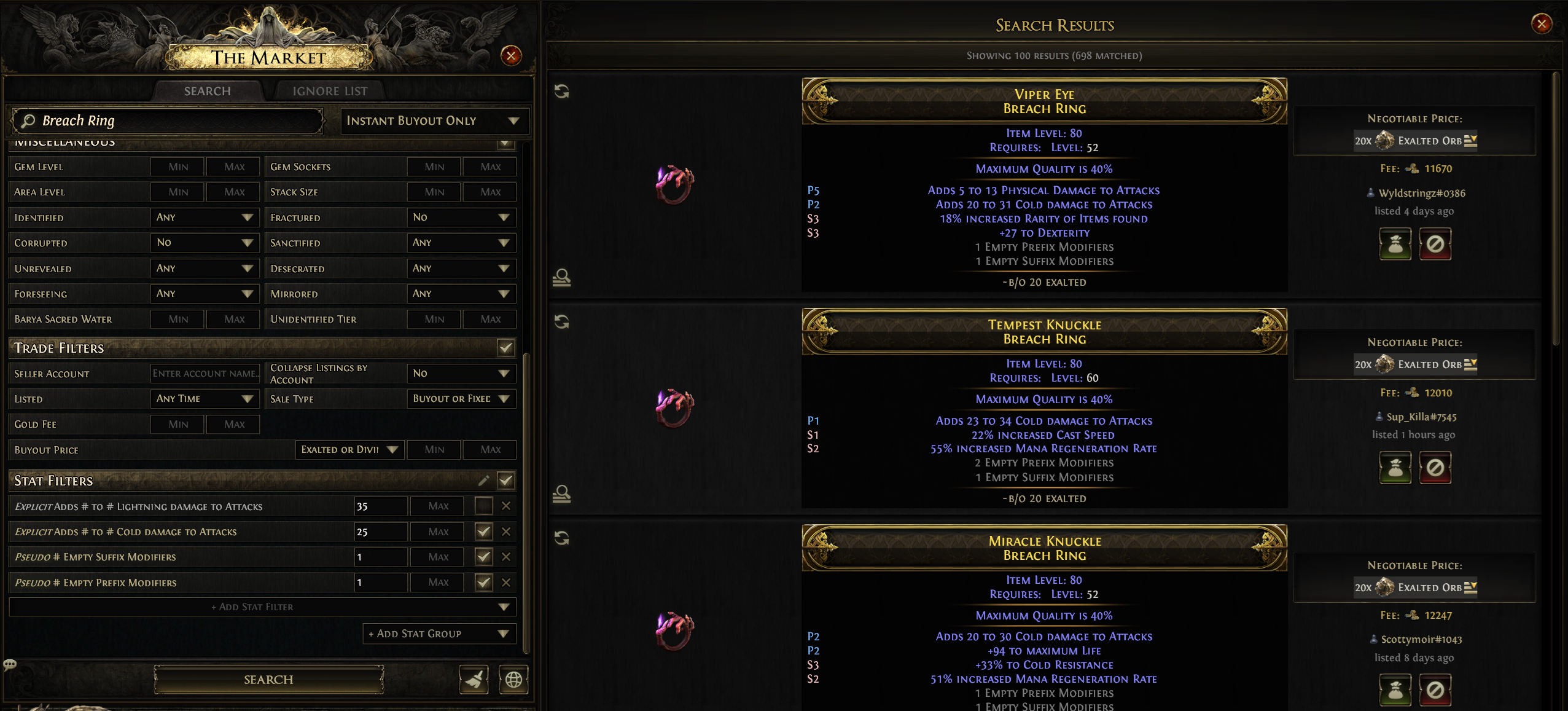Open the Listed time dropdown
This screenshot has height=711, width=1568.
(205, 399)
